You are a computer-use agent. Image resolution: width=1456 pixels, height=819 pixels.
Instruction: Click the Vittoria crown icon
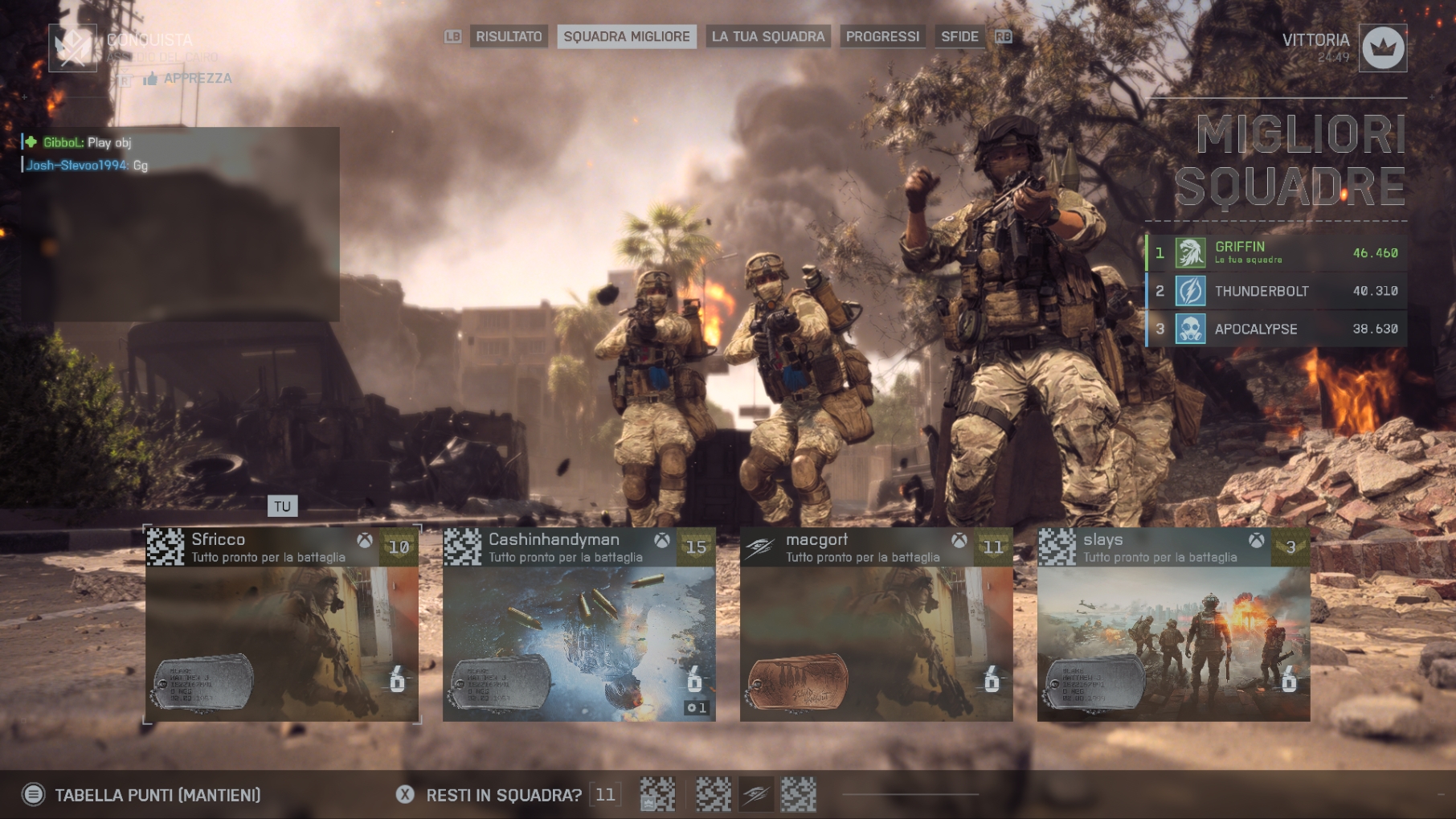point(1382,48)
